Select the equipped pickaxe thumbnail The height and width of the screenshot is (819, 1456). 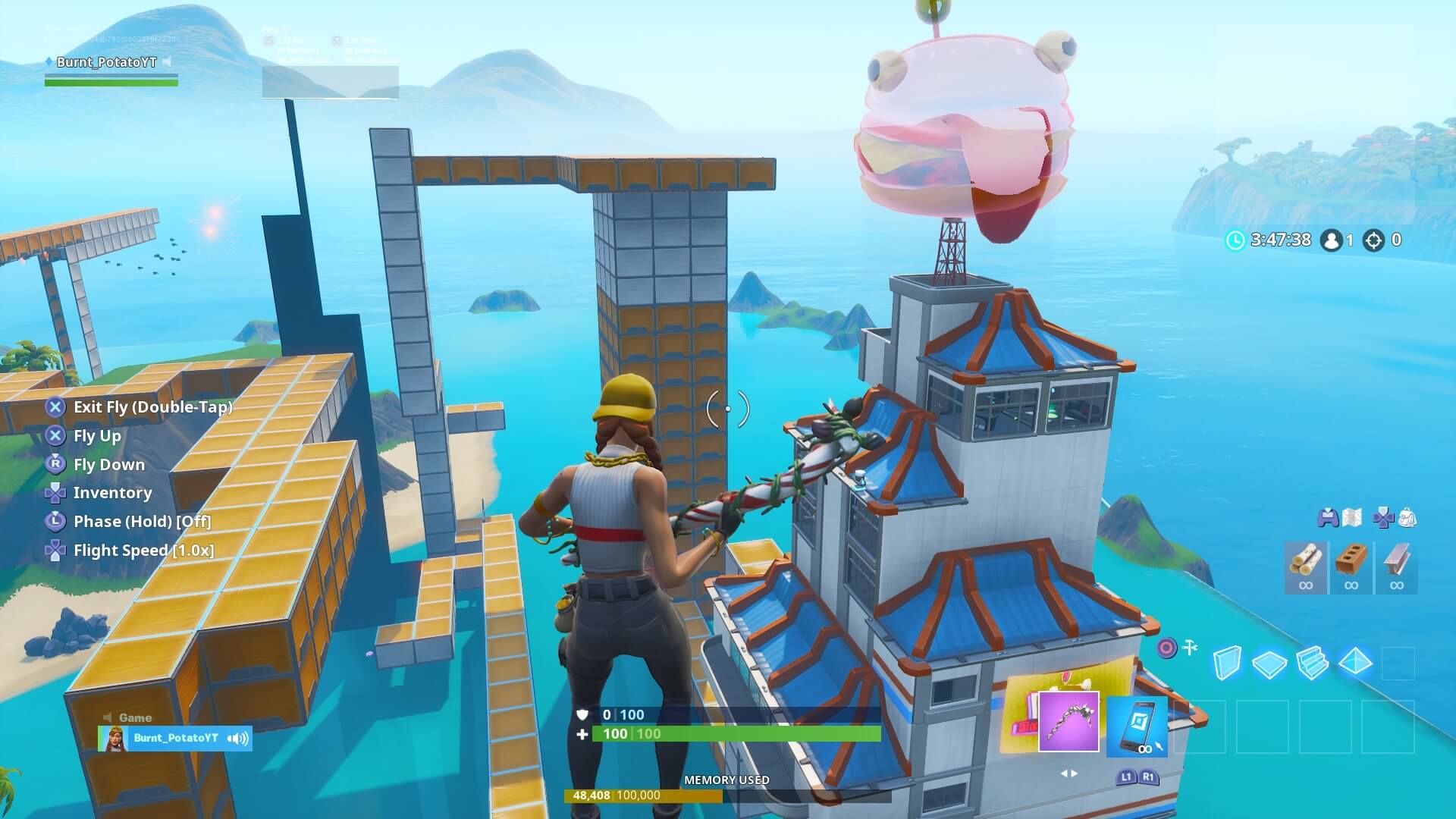point(1069,722)
